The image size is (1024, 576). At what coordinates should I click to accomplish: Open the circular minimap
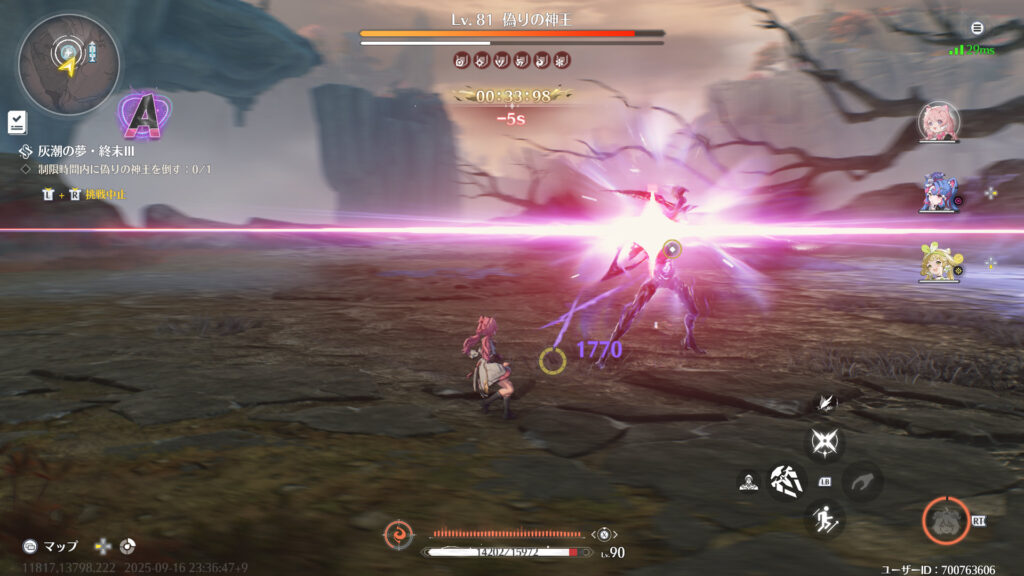(x=68, y=63)
